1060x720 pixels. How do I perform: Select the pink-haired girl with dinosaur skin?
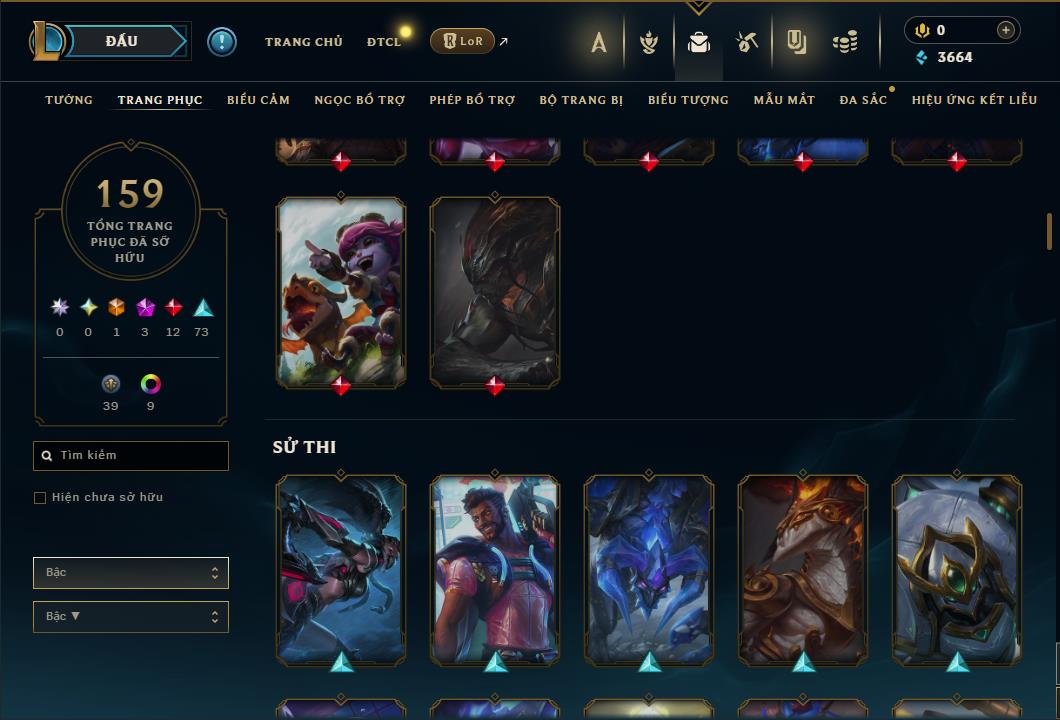[341, 290]
